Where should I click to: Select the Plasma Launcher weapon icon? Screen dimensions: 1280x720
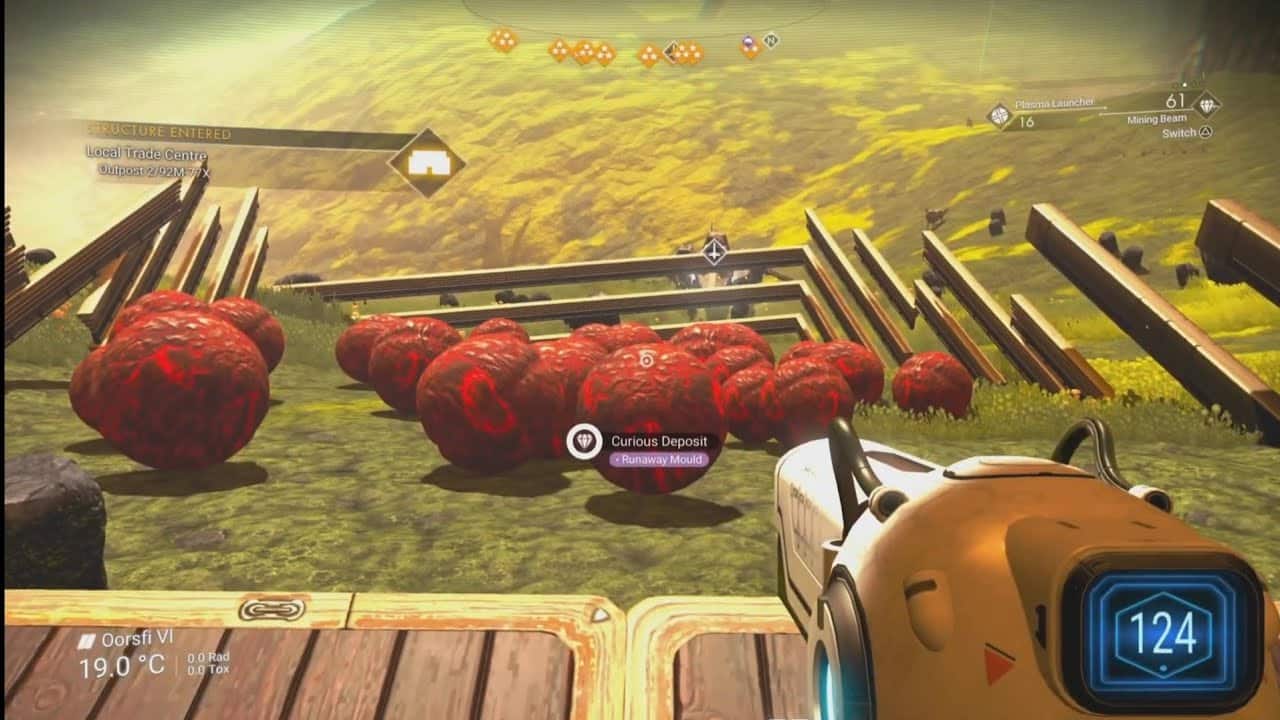click(998, 114)
